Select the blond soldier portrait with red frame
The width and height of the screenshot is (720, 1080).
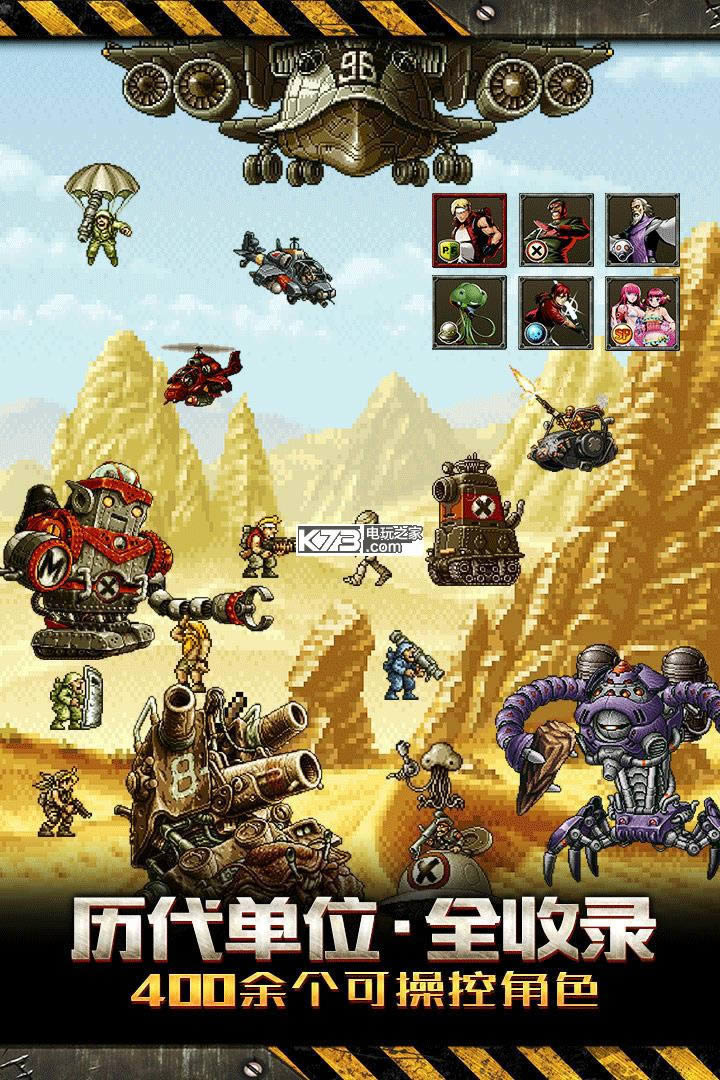pyautogui.click(x=469, y=230)
